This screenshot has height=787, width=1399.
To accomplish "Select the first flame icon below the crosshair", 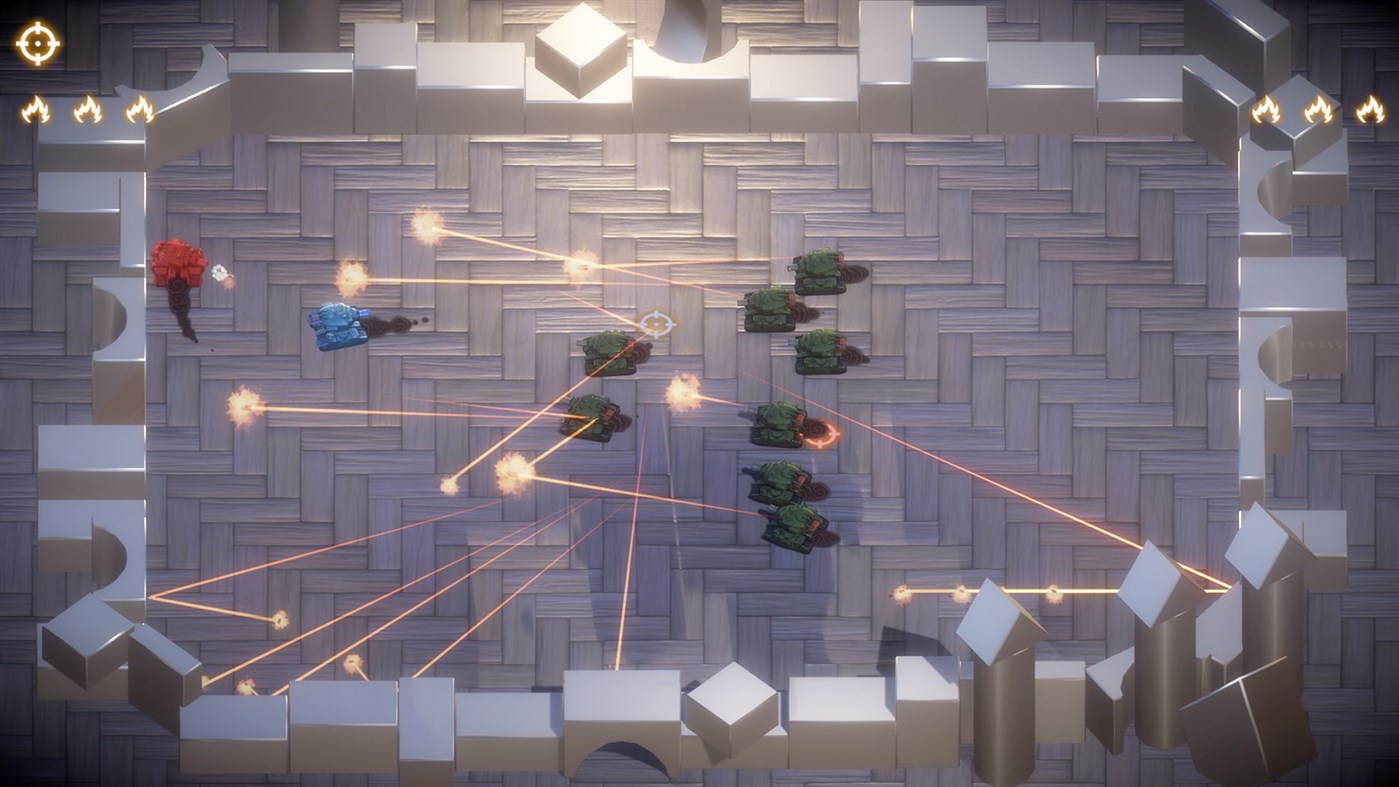I will coord(35,108).
